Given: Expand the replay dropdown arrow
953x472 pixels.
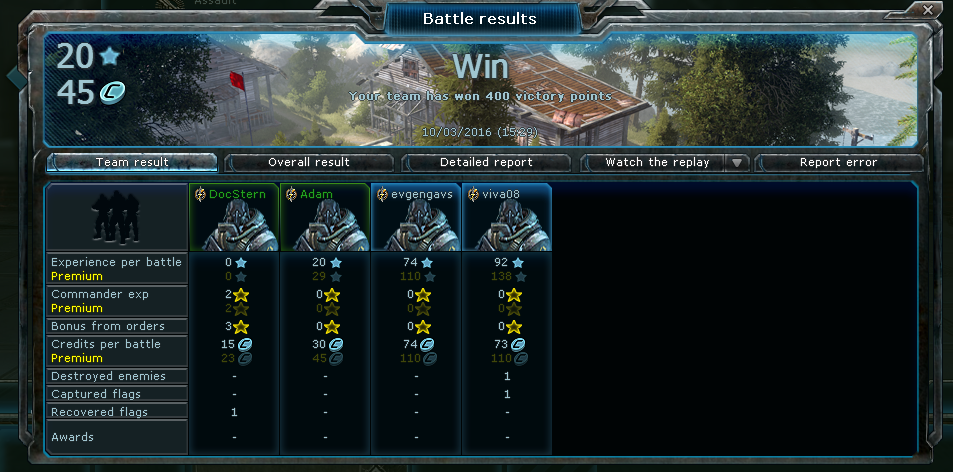Looking at the screenshot, I should pos(737,162).
